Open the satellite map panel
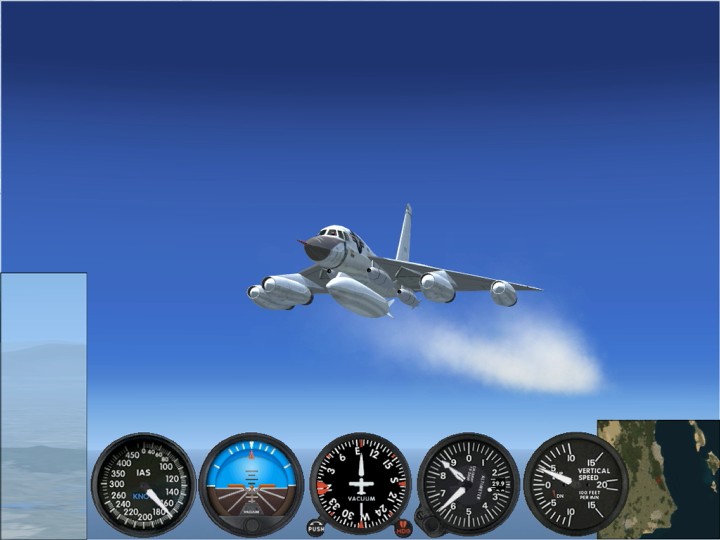Viewport: 720px width, 540px height. [x=657, y=478]
